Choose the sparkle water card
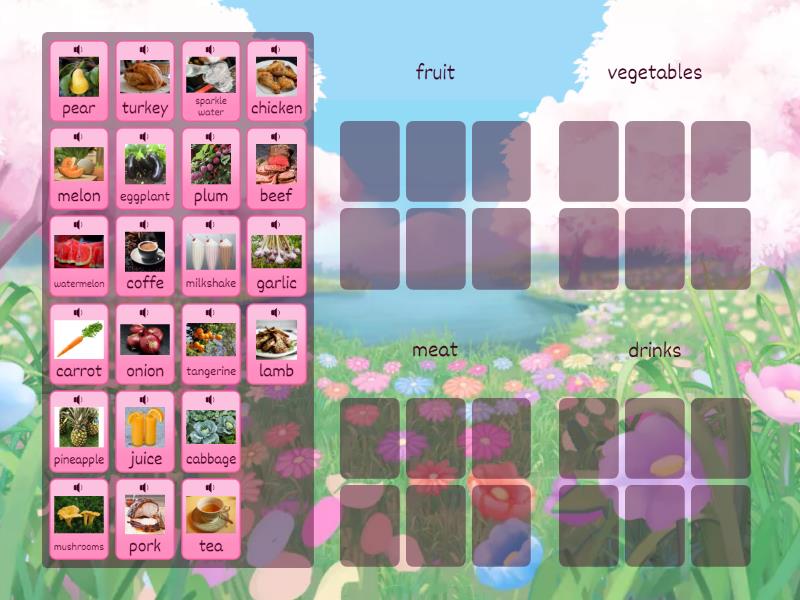Image resolution: width=800 pixels, height=600 pixels. 211,81
